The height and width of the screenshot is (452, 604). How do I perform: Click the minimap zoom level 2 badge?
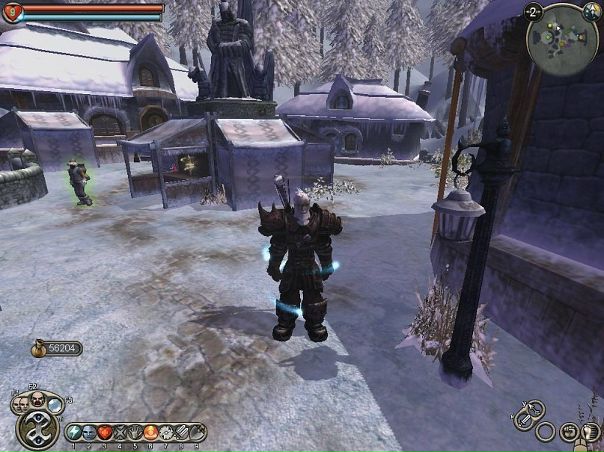click(534, 11)
